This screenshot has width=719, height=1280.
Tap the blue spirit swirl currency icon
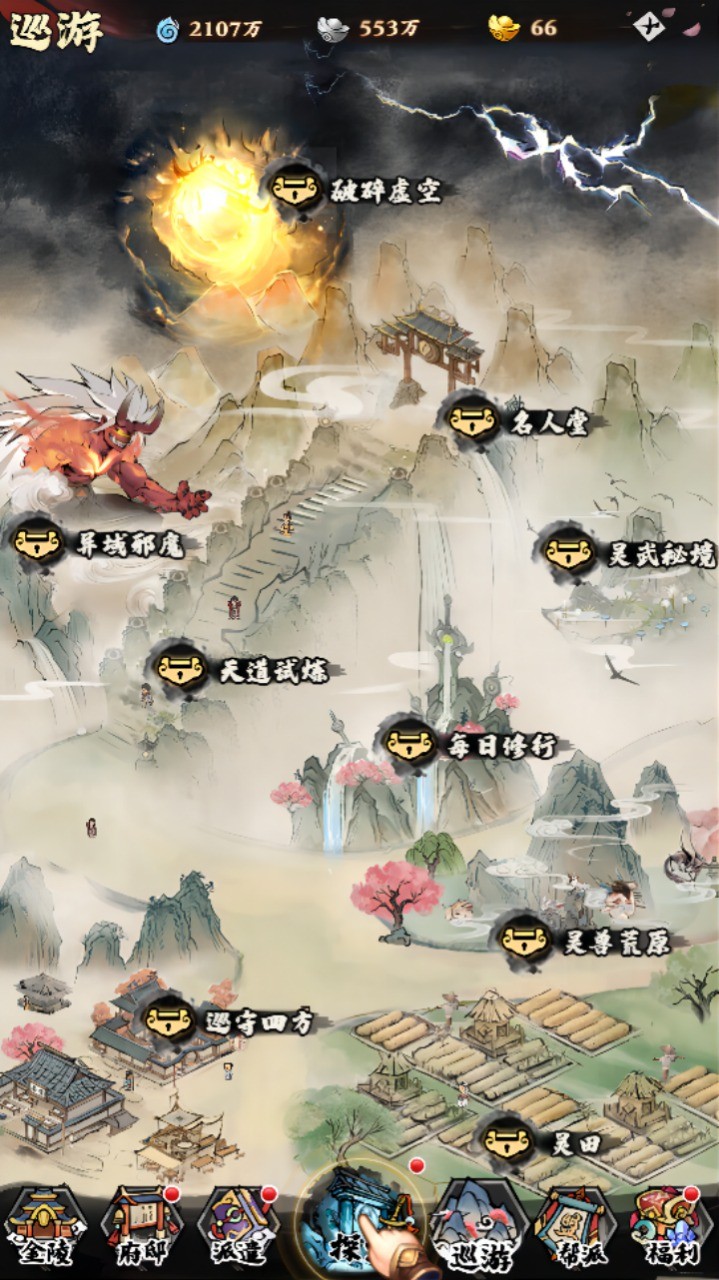[167, 29]
